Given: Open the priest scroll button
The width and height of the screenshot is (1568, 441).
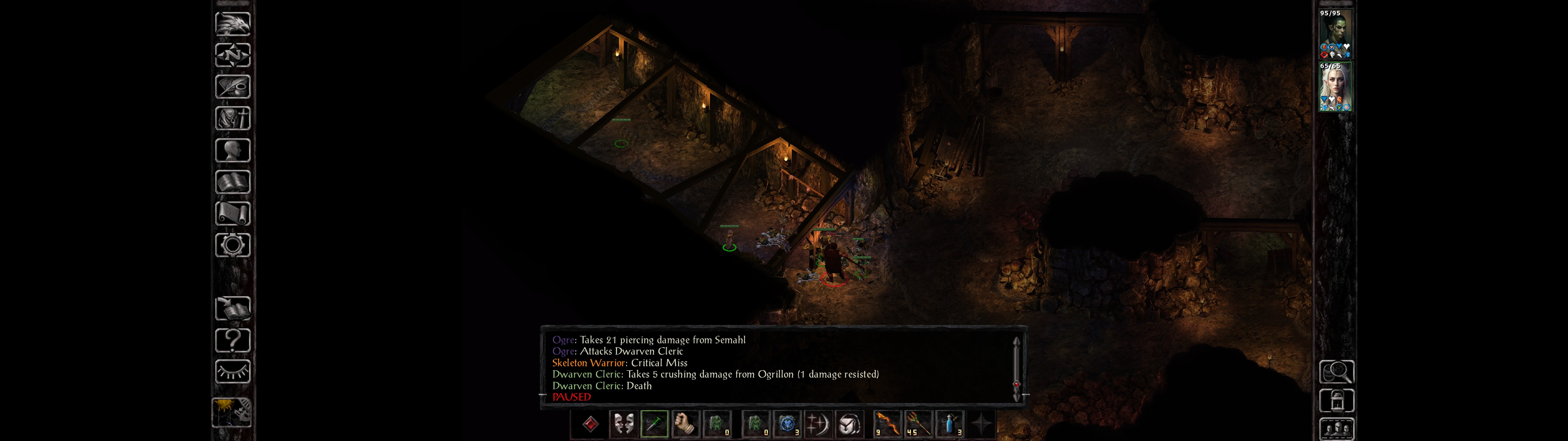Looking at the screenshot, I should pos(232,213).
